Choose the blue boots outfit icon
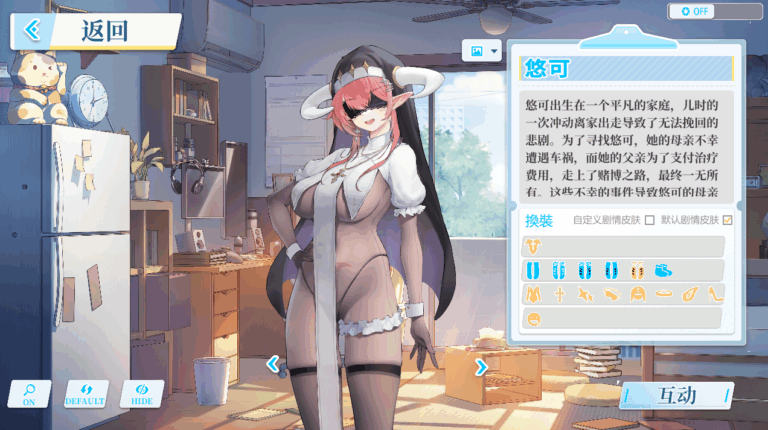 (x=662, y=270)
